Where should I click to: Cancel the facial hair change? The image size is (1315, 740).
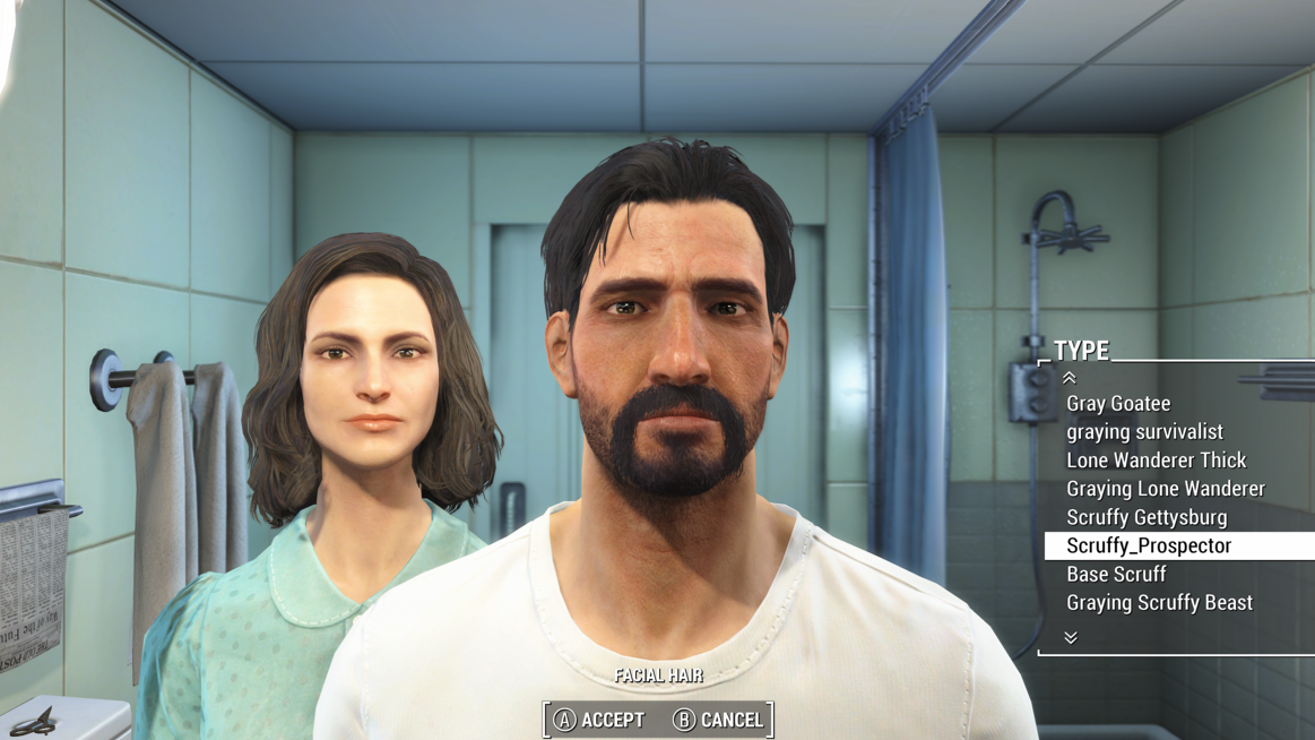click(x=719, y=720)
